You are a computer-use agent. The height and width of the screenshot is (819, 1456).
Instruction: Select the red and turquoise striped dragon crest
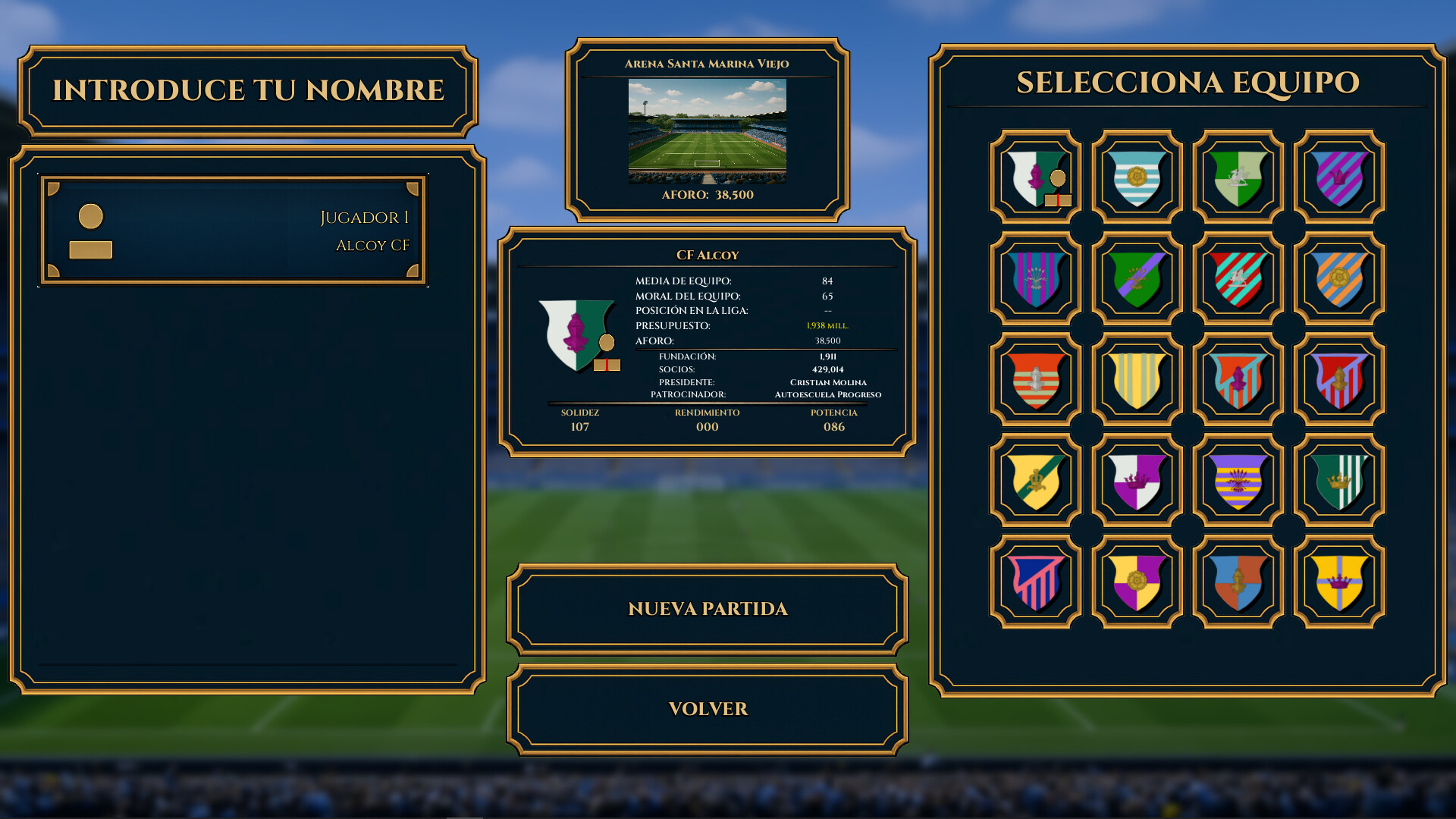[x=1236, y=277]
